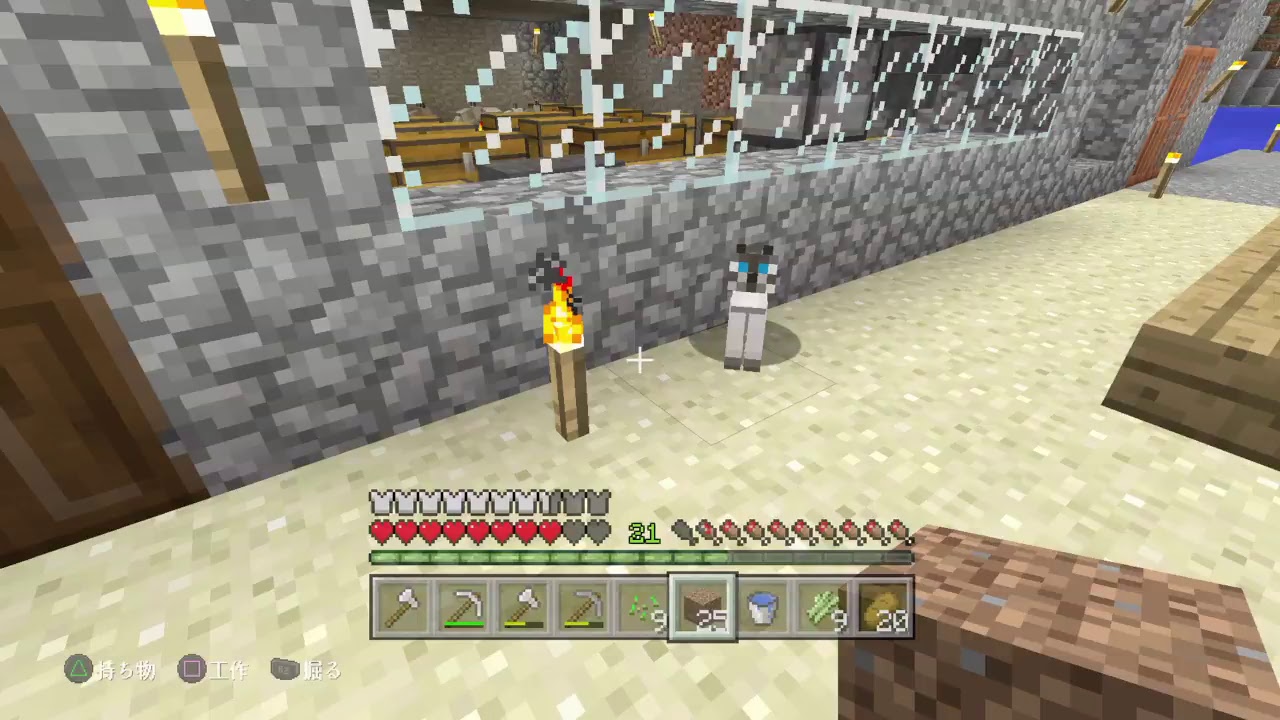Select the sugar cane stack
1280x720 pixels.
(823, 605)
